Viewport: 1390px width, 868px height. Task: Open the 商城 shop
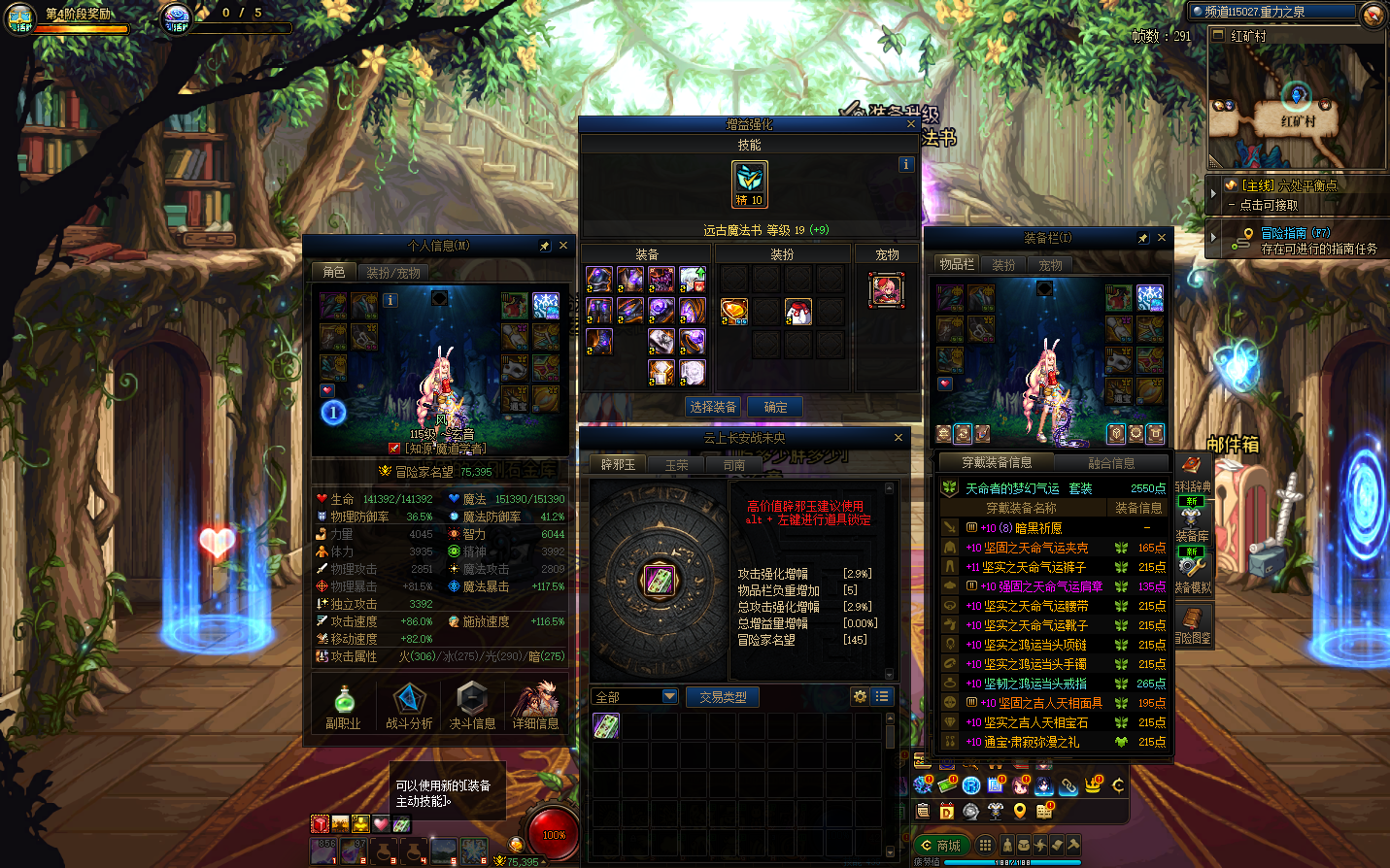tap(940, 845)
